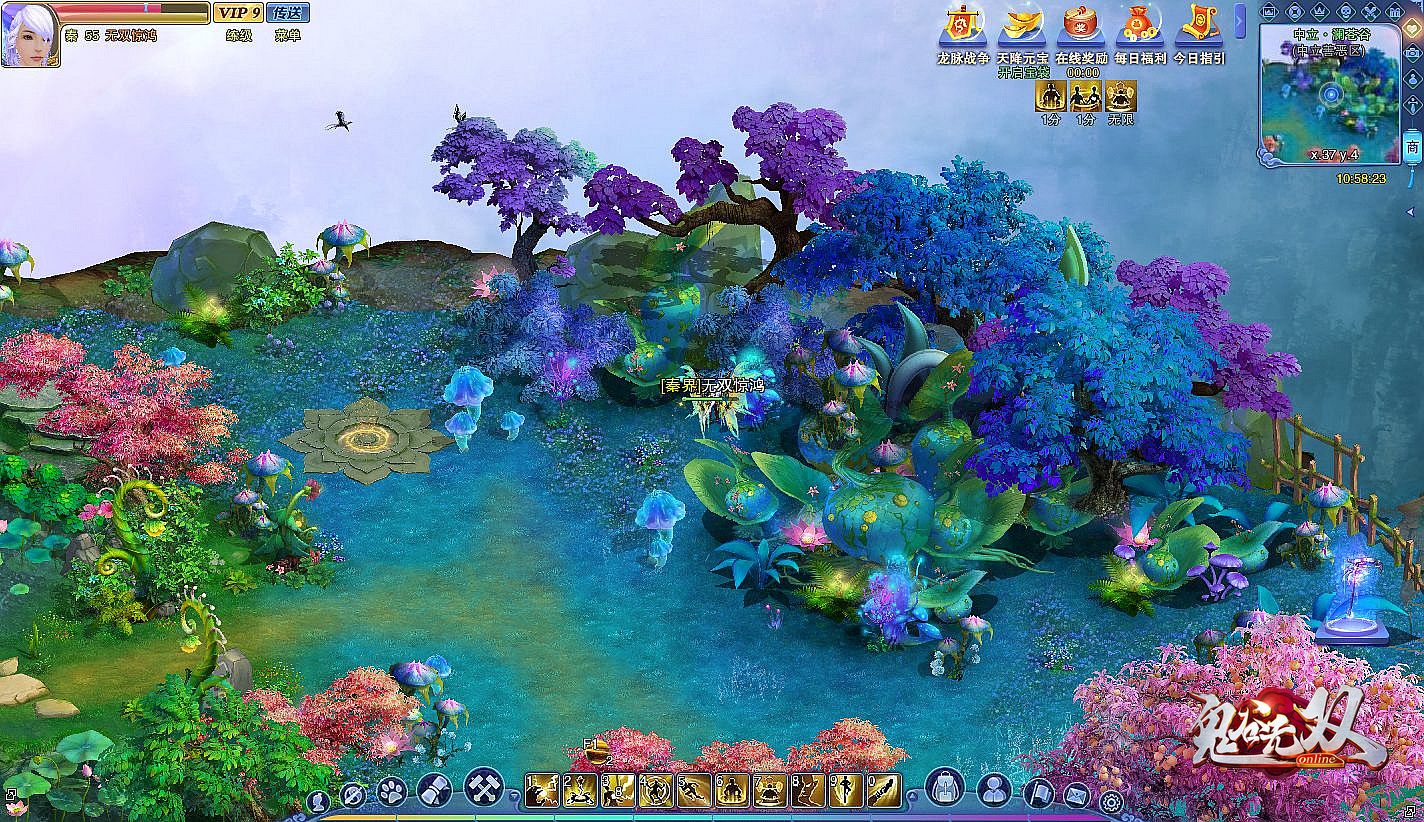Open the 菜单 menu
Image resolution: width=1424 pixels, height=822 pixels.
click(288, 35)
